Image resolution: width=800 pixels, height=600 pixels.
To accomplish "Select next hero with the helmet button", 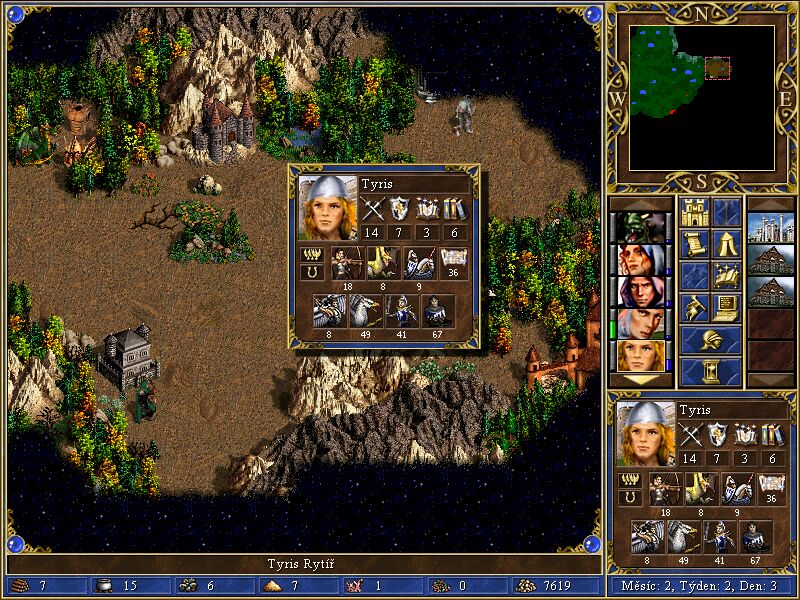I will pos(711,340).
